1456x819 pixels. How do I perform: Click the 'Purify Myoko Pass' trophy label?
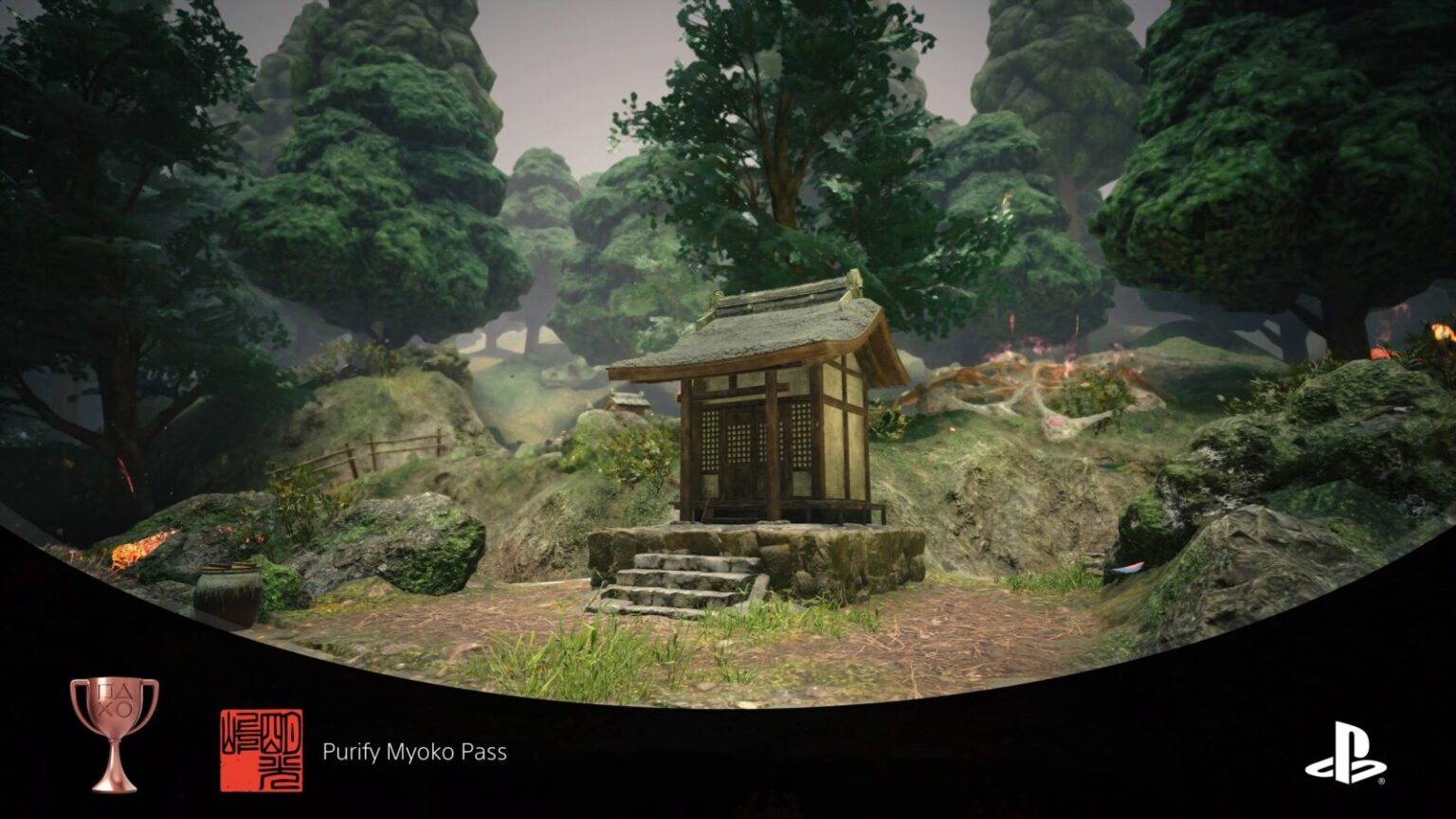(x=413, y=754)
